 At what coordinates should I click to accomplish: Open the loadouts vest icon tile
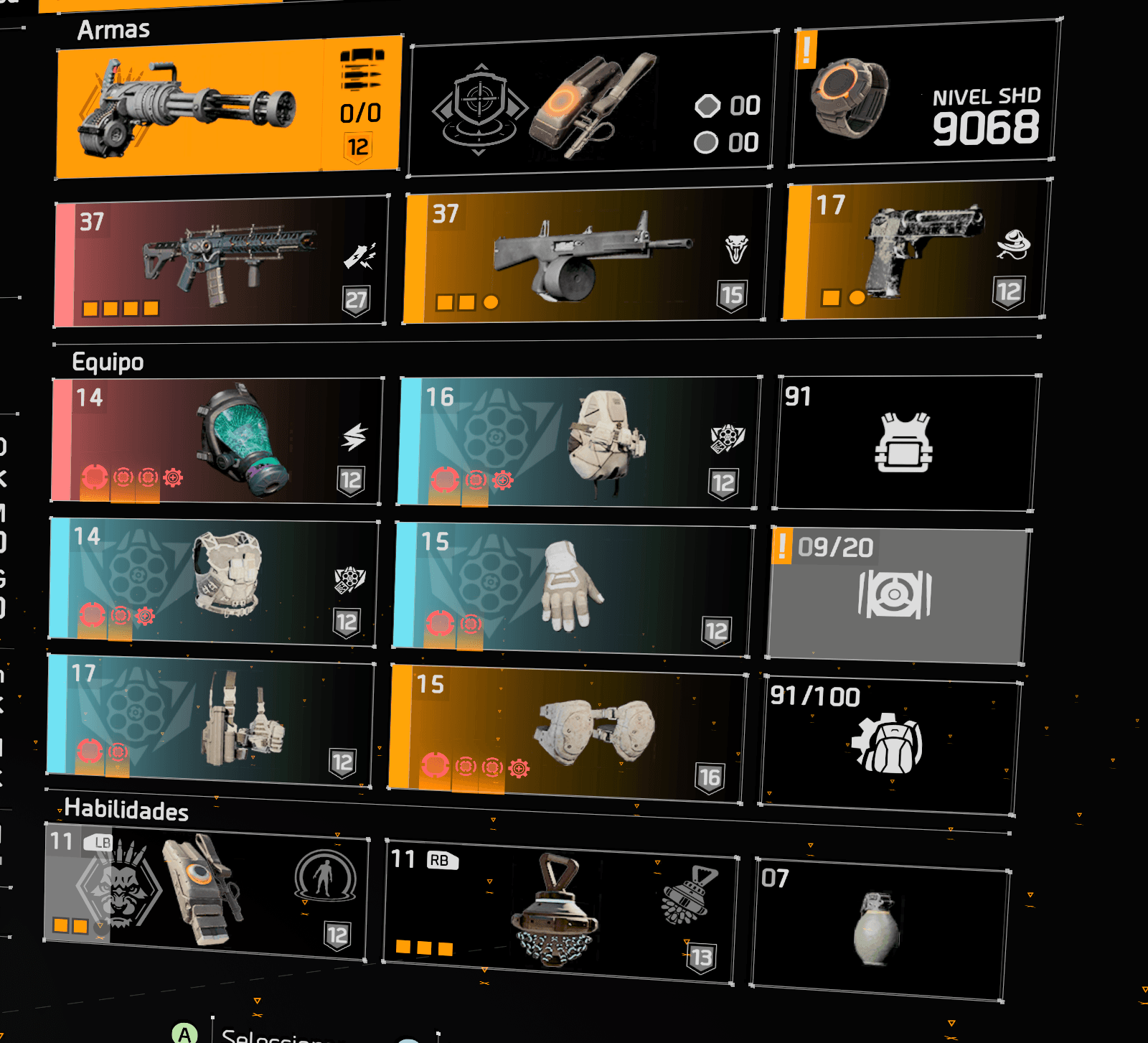(x=906, y=442)
